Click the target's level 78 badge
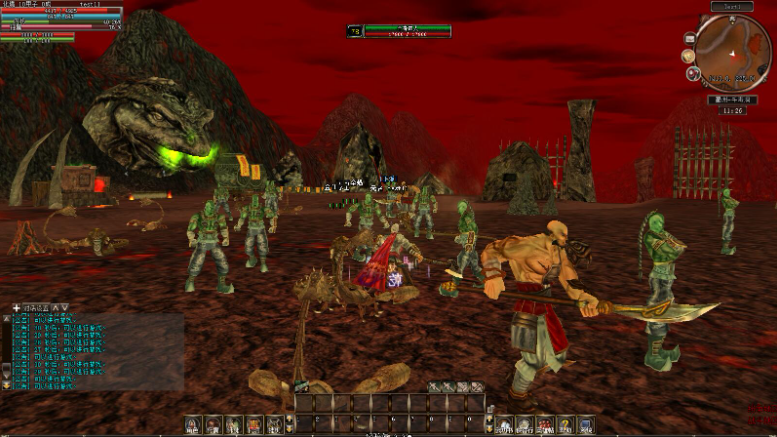The image size is (777, 437). point(354,31)
